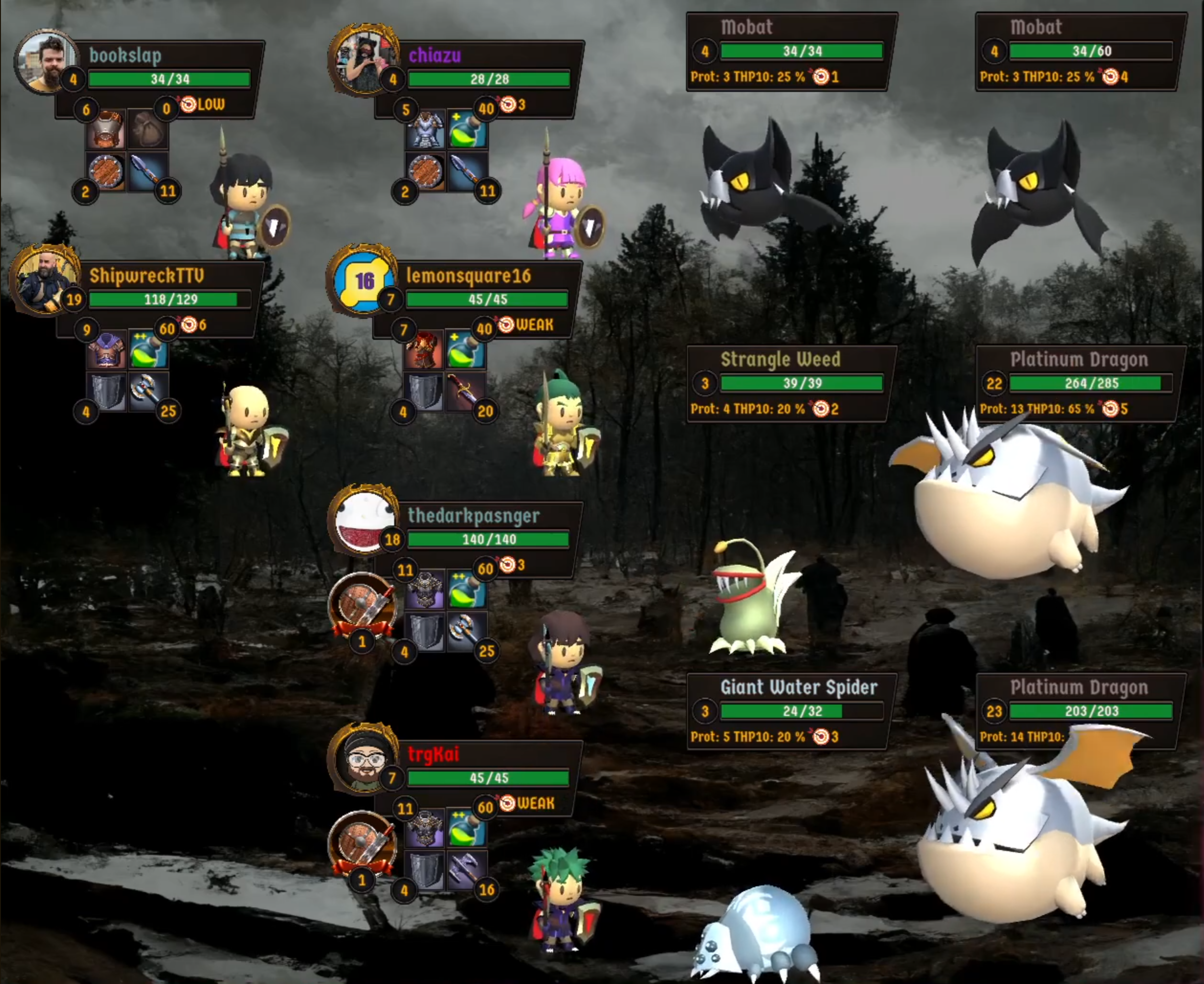Select bookslap's player portrait
The width and height of the screenshot is (1204, 984).
pos(45,61)
